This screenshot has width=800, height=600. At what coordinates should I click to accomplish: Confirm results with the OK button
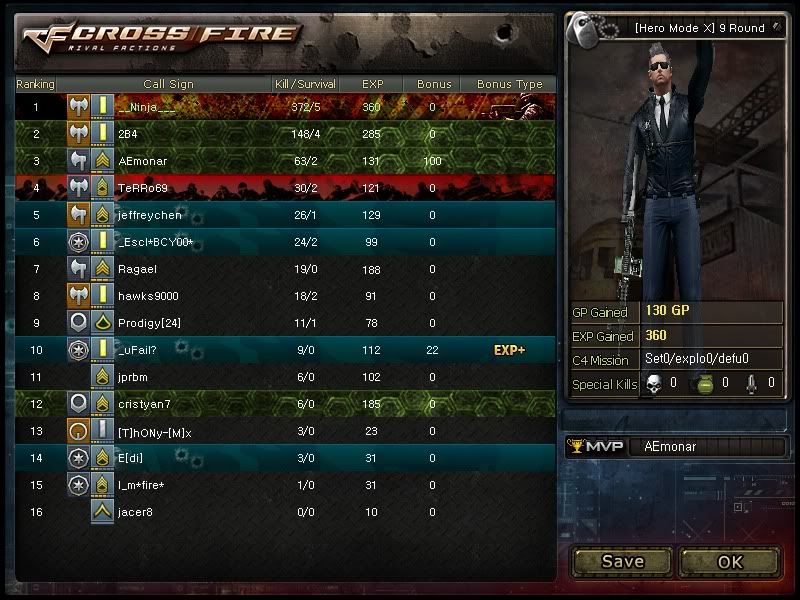tap(730, 561)
